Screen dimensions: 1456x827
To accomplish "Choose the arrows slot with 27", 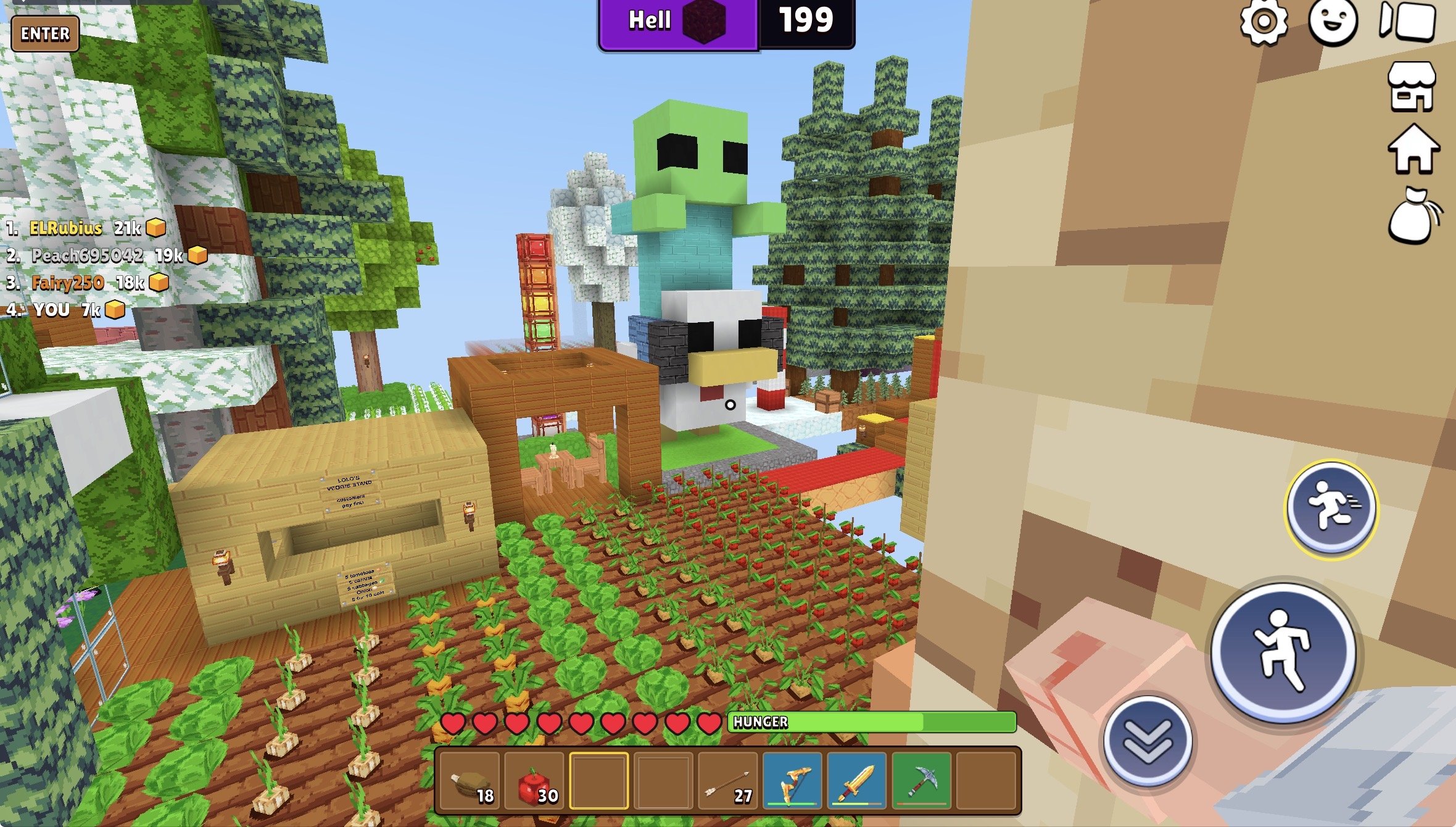I will point(728,780).
